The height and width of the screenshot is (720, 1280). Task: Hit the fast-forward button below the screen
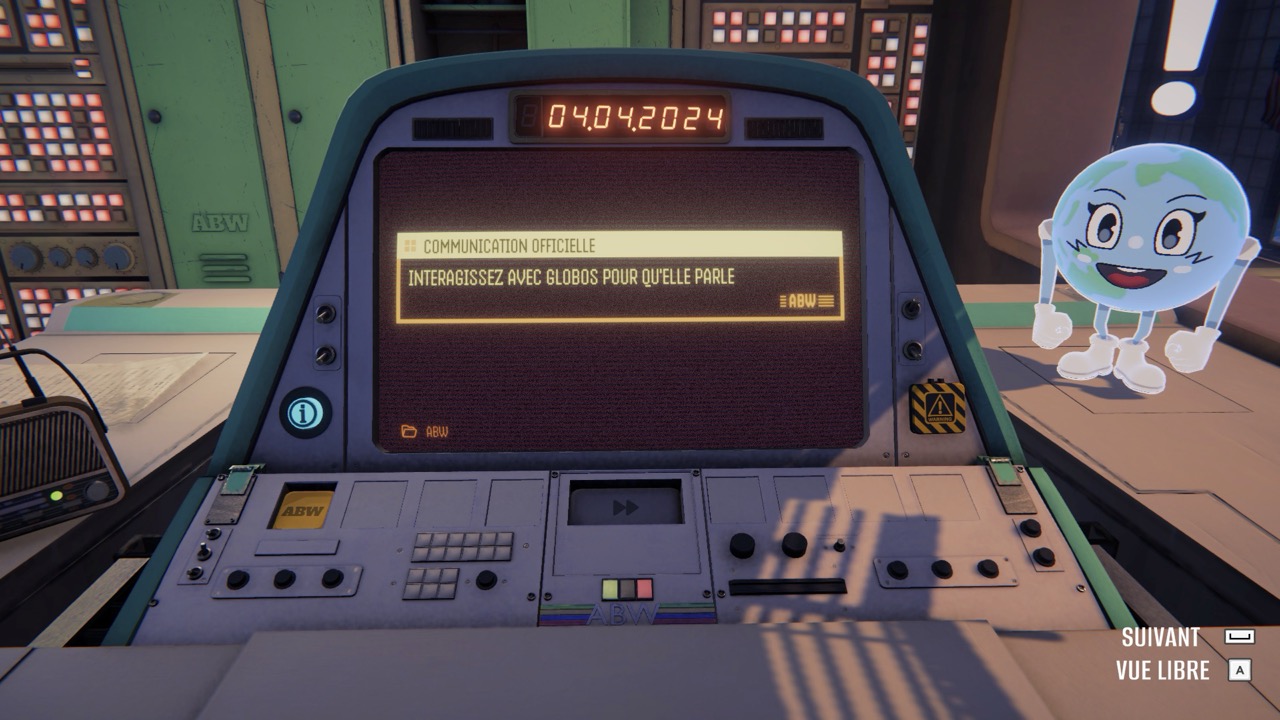[x=625, y=507]
